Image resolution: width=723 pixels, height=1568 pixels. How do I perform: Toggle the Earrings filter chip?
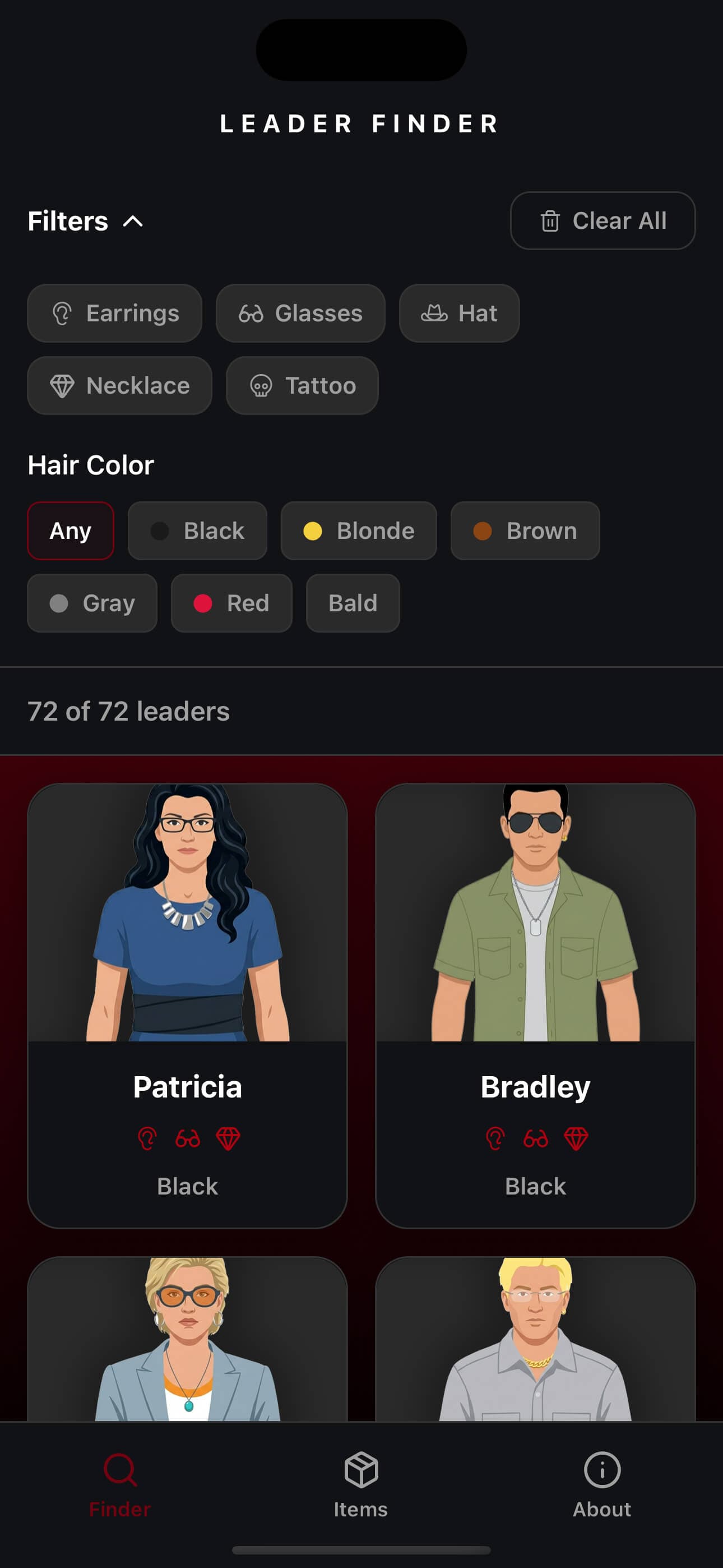pyautogui.click(x=114, y=313)
